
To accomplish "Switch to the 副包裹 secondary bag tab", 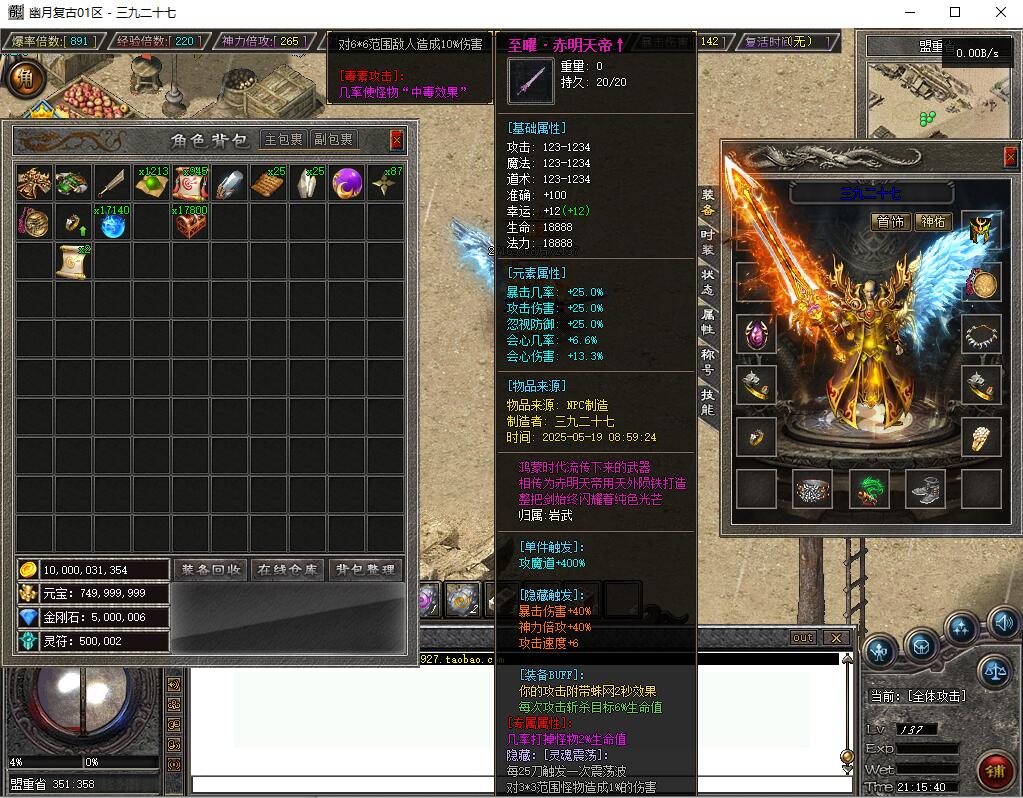I will [333, 140].
